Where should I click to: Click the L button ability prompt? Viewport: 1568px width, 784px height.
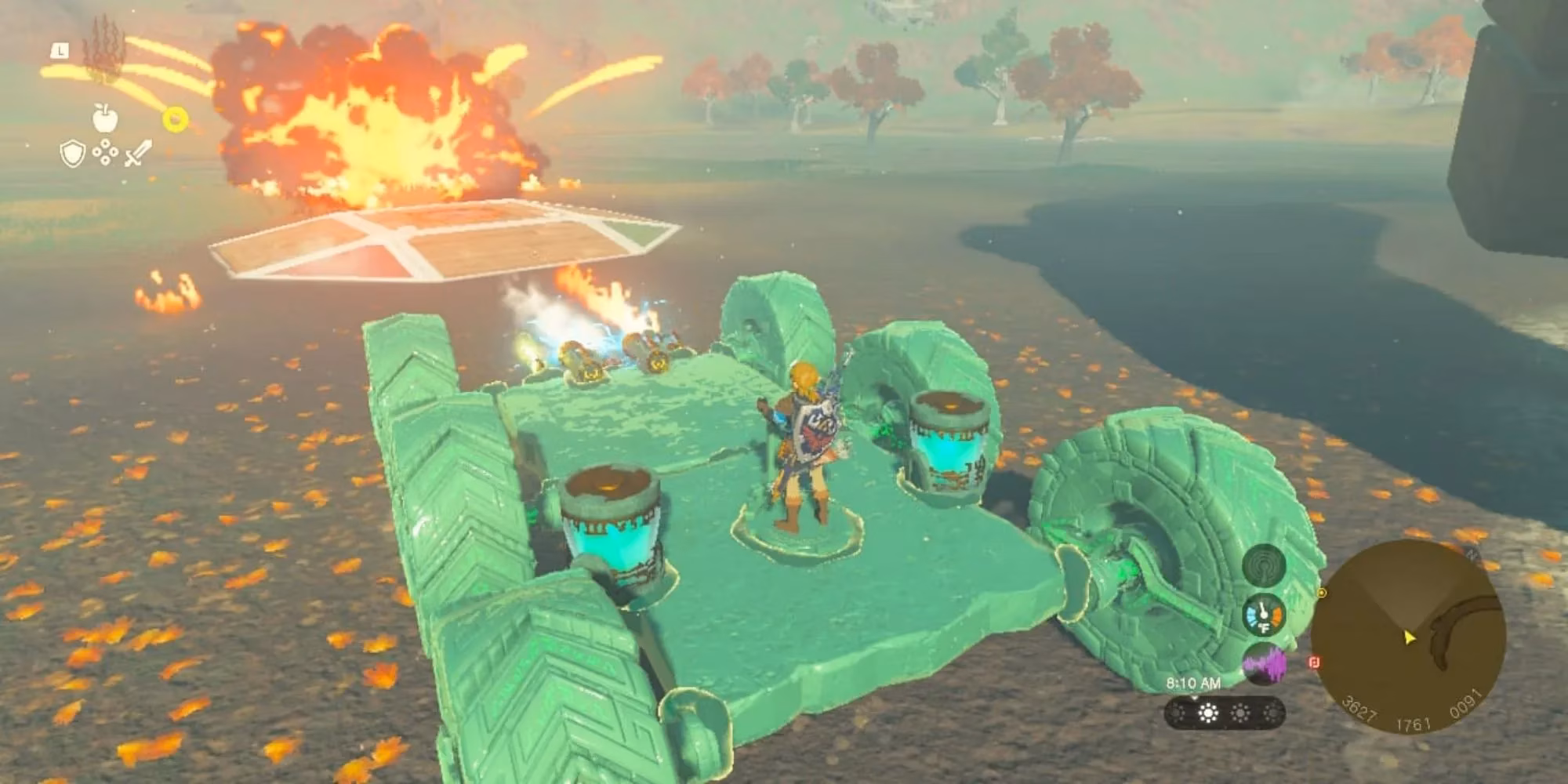(x=60, y=51)
